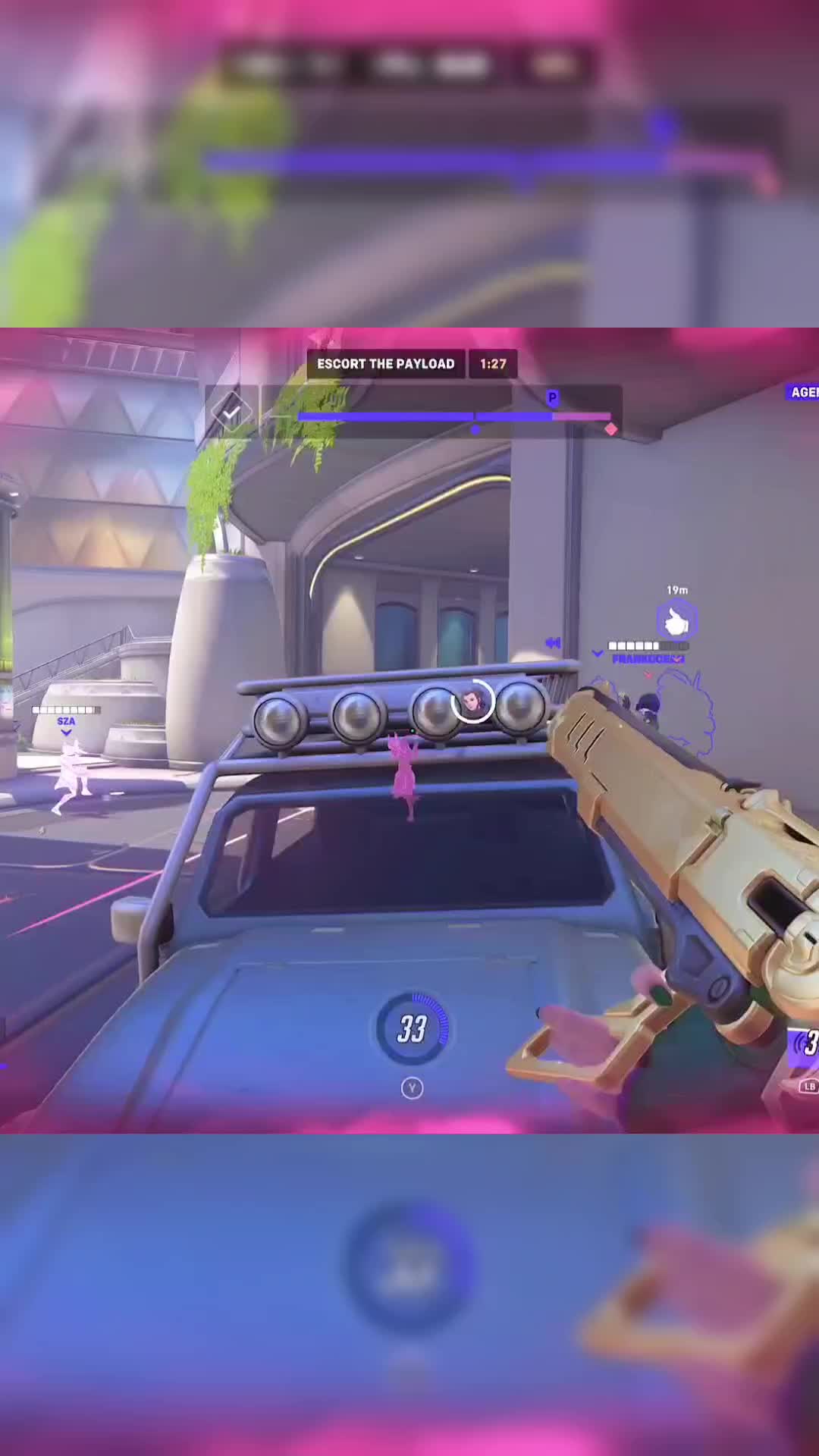Click the payload P marker on the track
Image resolution: width=819 pixels, height=1456 pixels.
pyautogui.click(x=552, y=398)
